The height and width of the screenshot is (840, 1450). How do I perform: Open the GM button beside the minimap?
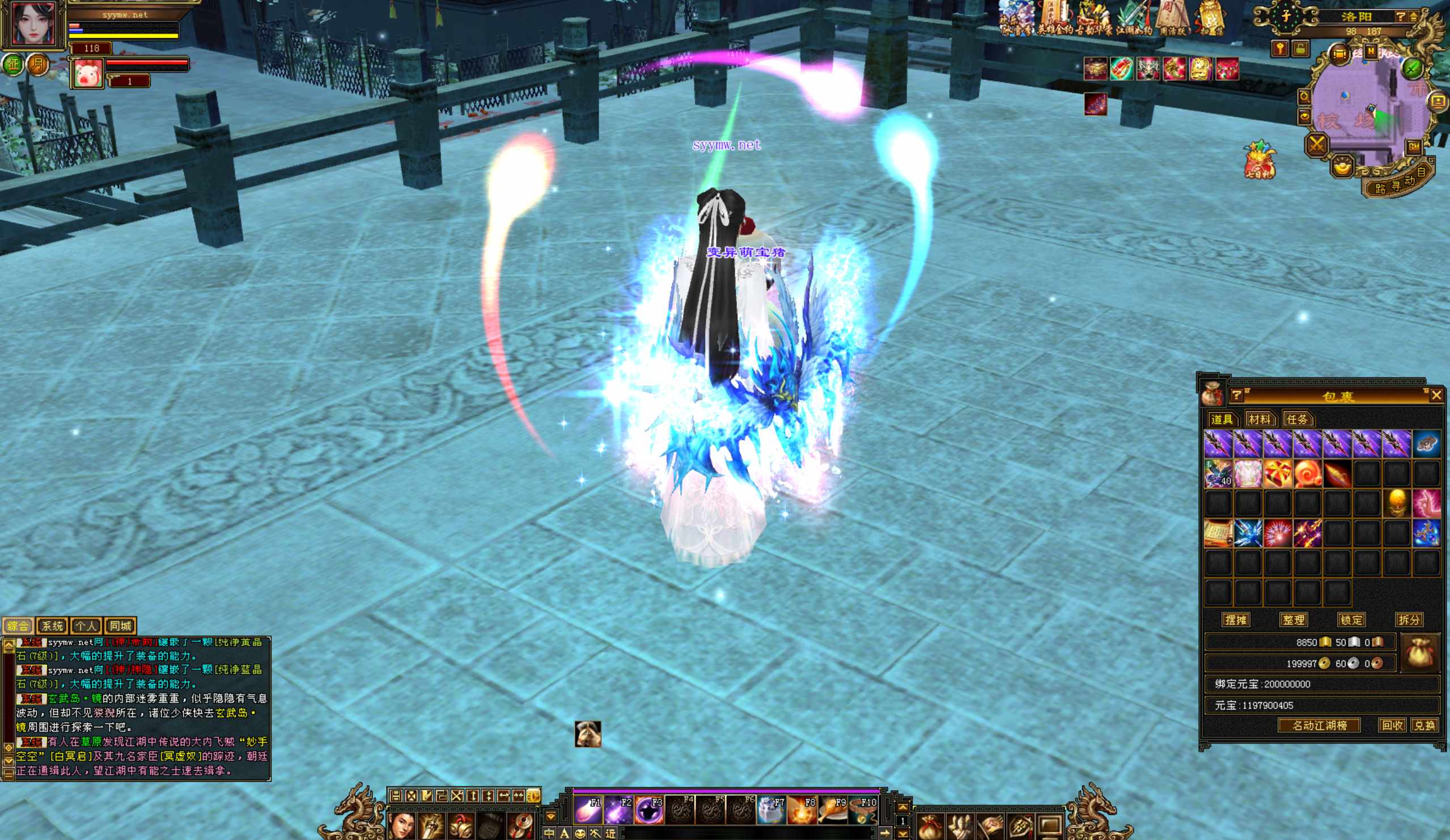pyautogui.click(x=1413, y=147)
